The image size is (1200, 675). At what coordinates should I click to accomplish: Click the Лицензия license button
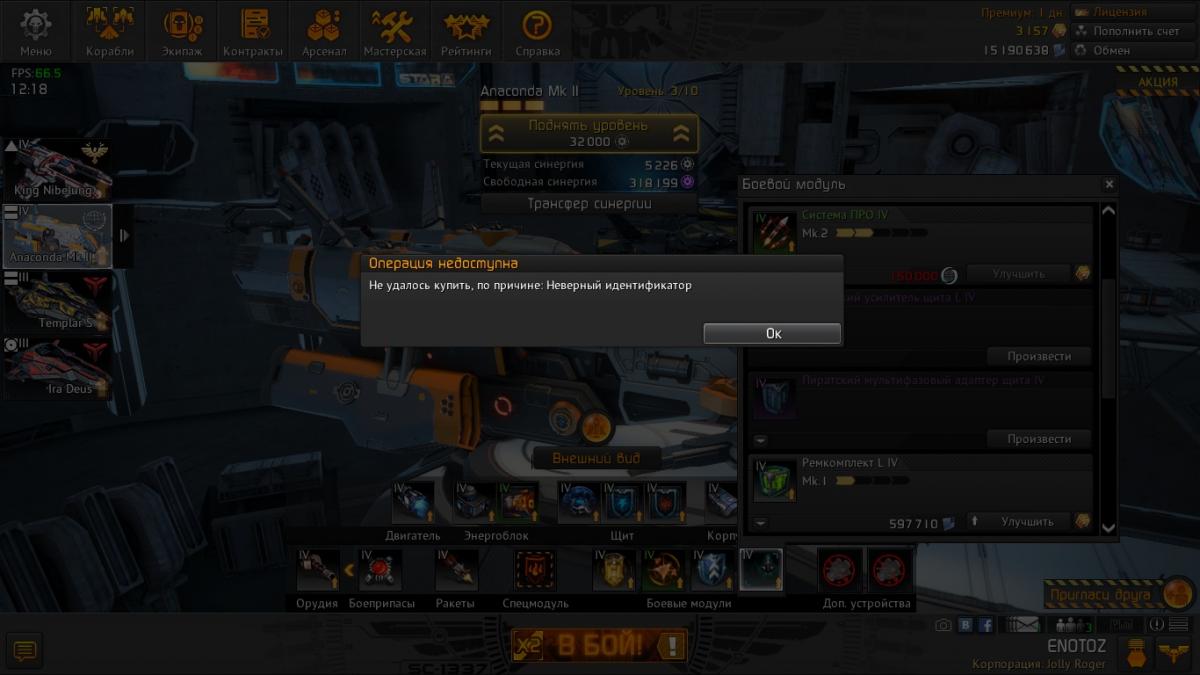[1131, 12]
